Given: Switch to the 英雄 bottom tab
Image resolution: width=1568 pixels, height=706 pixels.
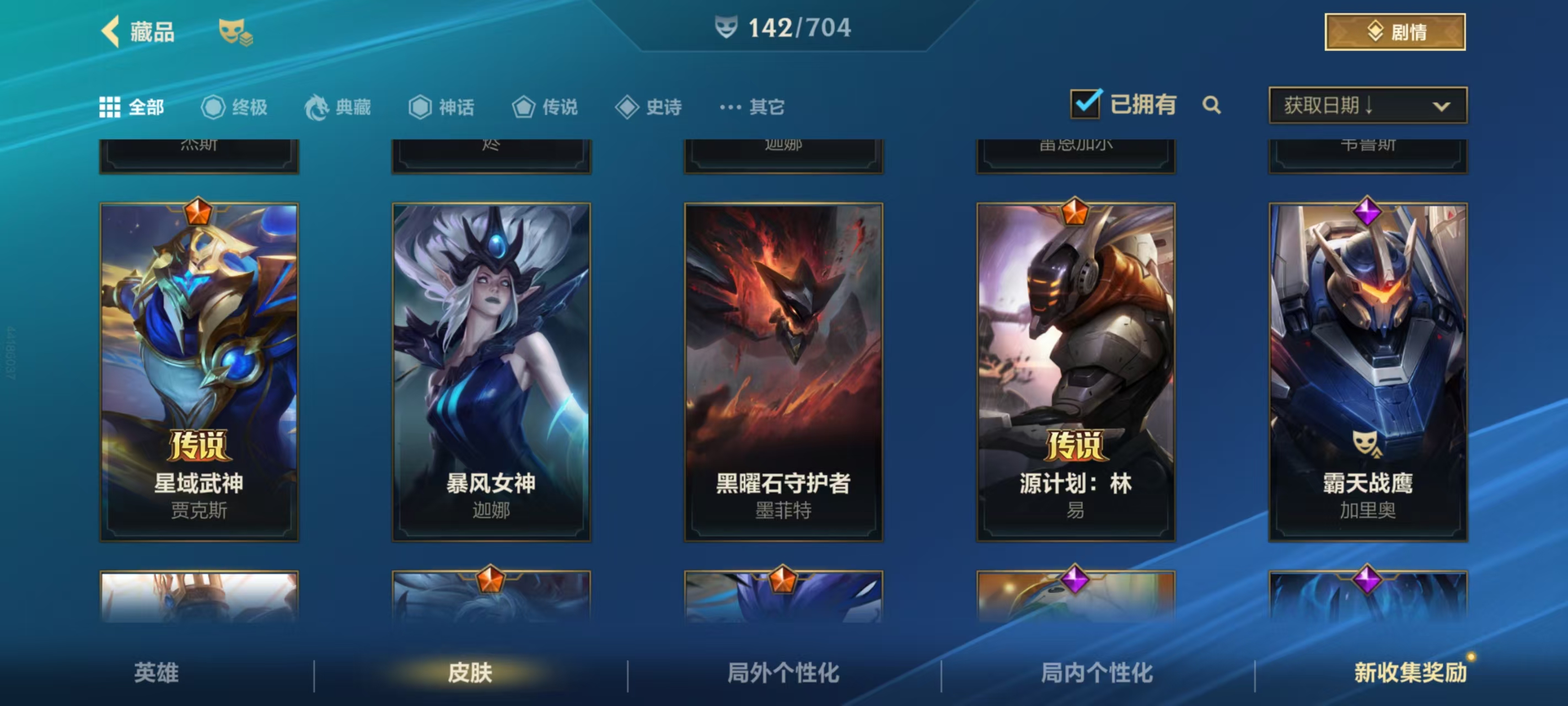Looking at the screenshot, I should tap(157, 672).
